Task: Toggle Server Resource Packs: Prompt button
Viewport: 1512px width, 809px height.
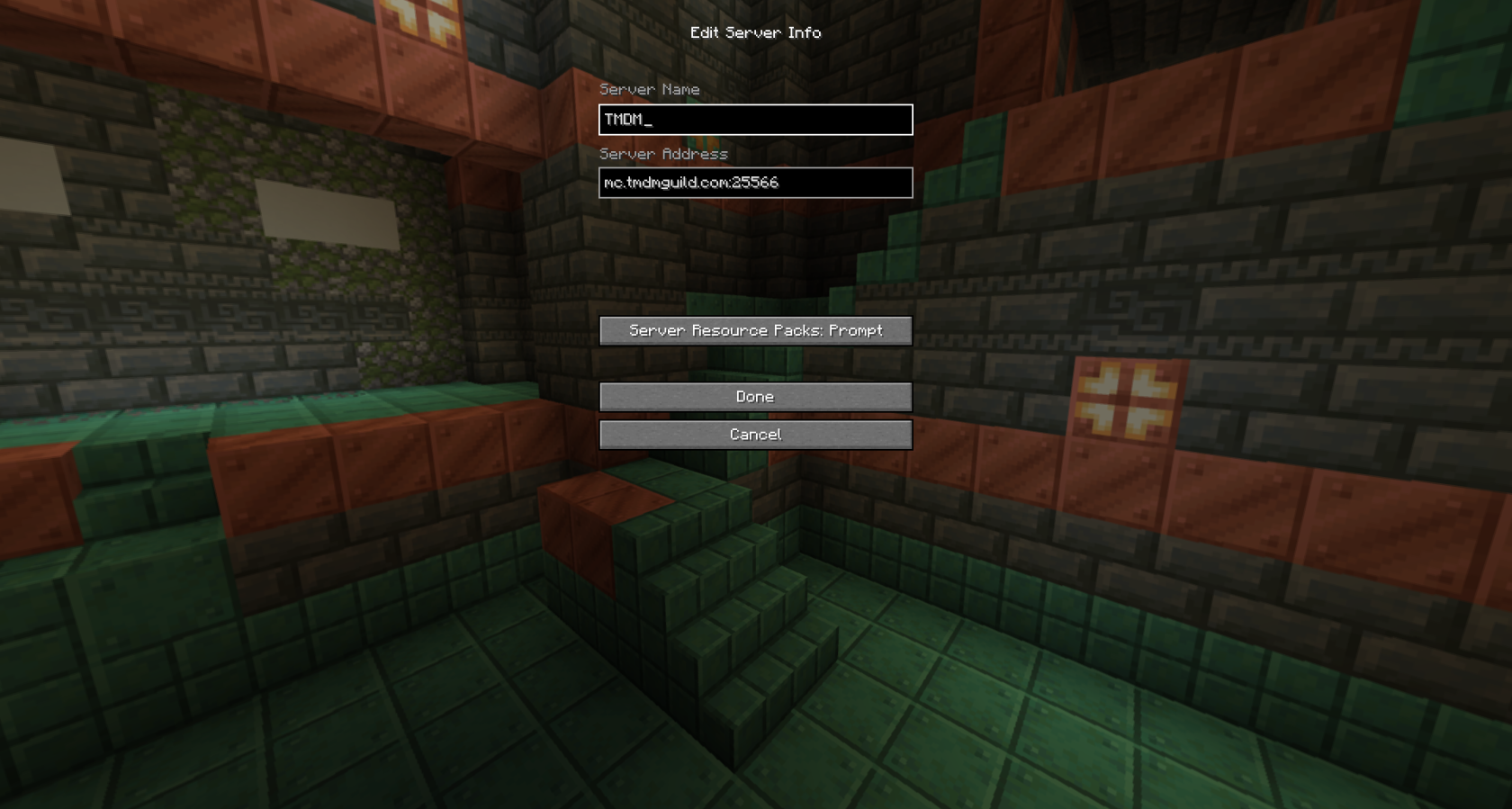Action: [x=755, y=330]
